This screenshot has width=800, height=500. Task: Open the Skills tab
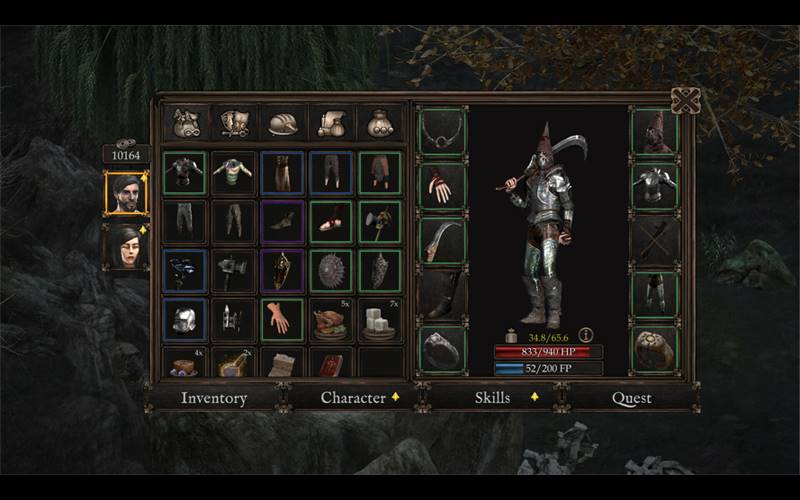coord(493,398)
